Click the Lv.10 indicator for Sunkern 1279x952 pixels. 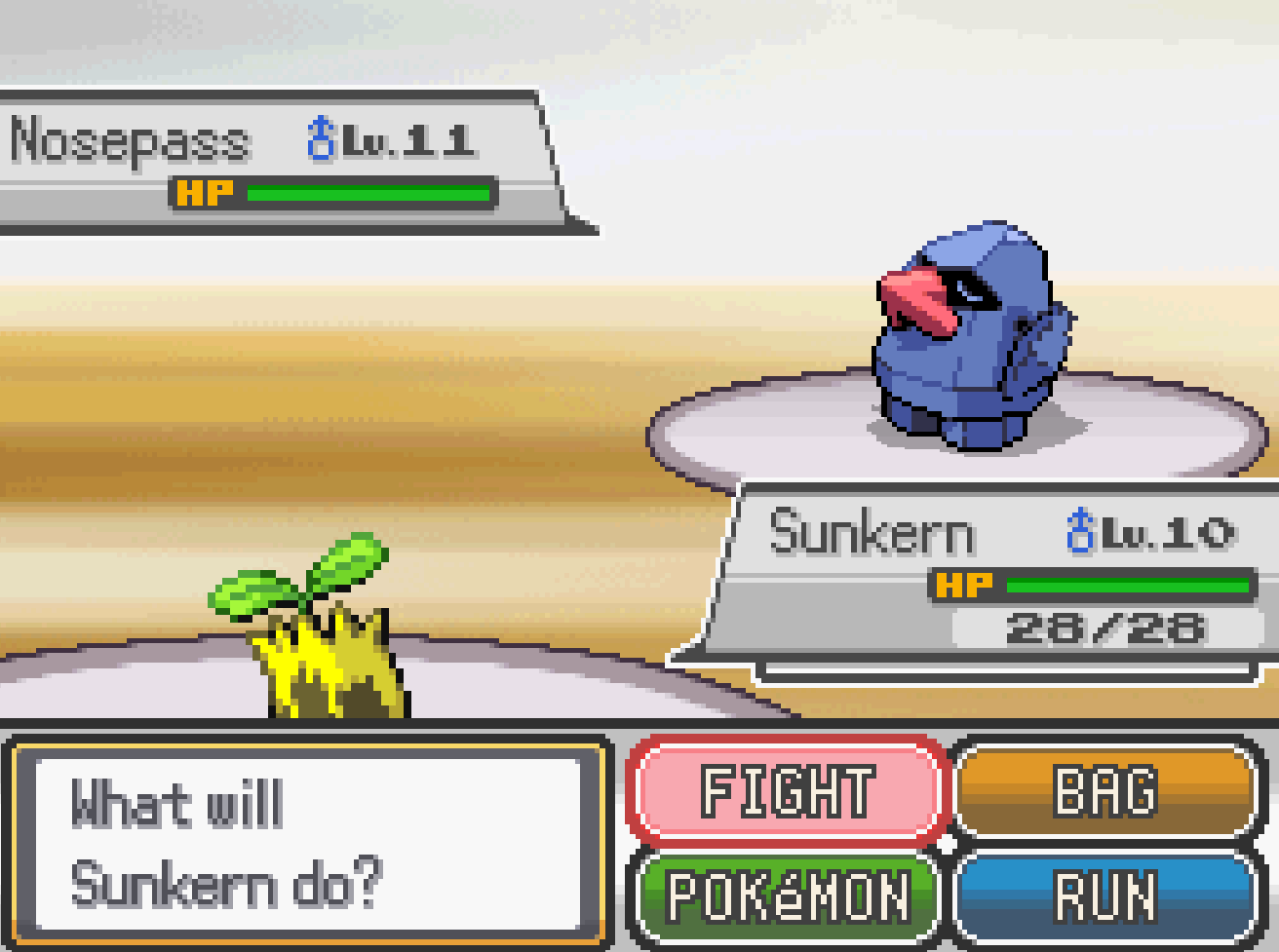click(x=1170, y=532)
